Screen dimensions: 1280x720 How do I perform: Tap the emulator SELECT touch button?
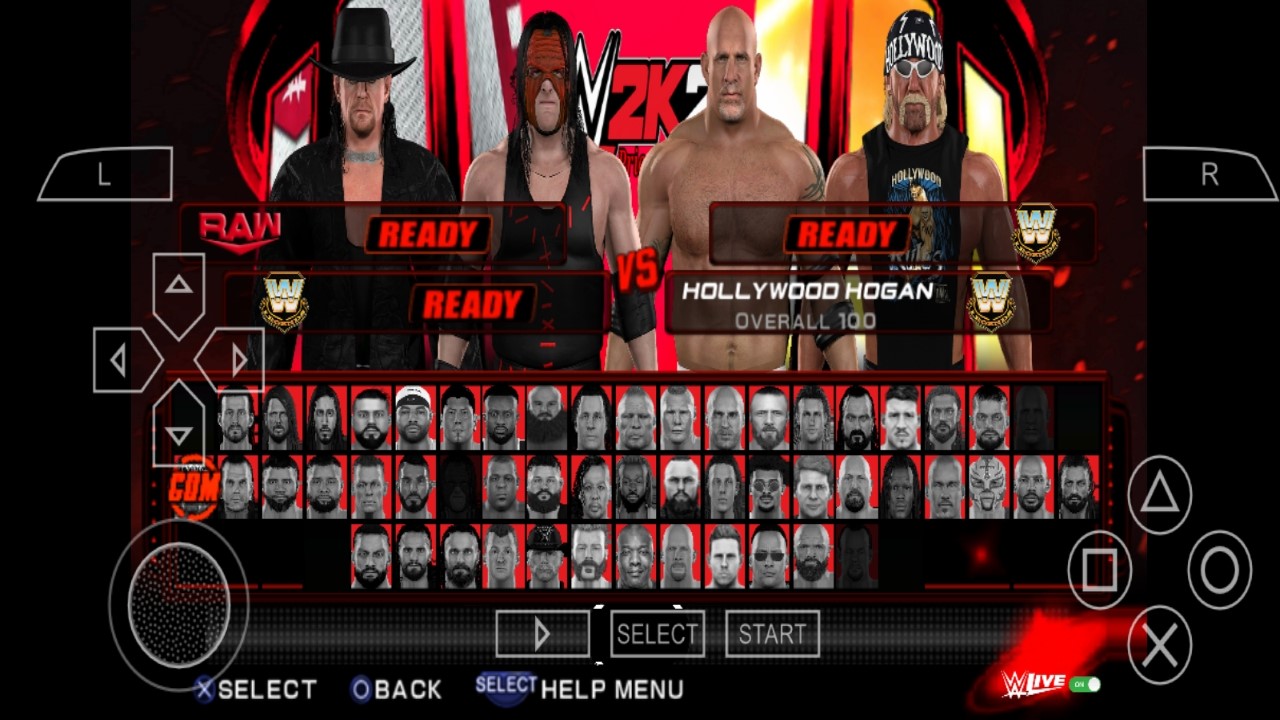[657, 634]
